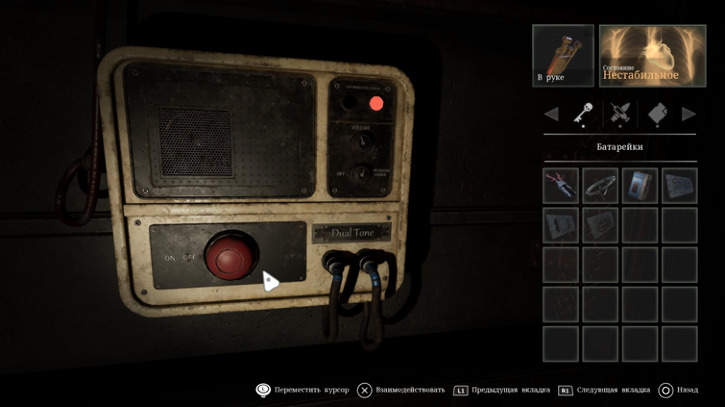Turn the volume knob on the radio
Screen dimensions: 725x407
(x=362, y=141)
